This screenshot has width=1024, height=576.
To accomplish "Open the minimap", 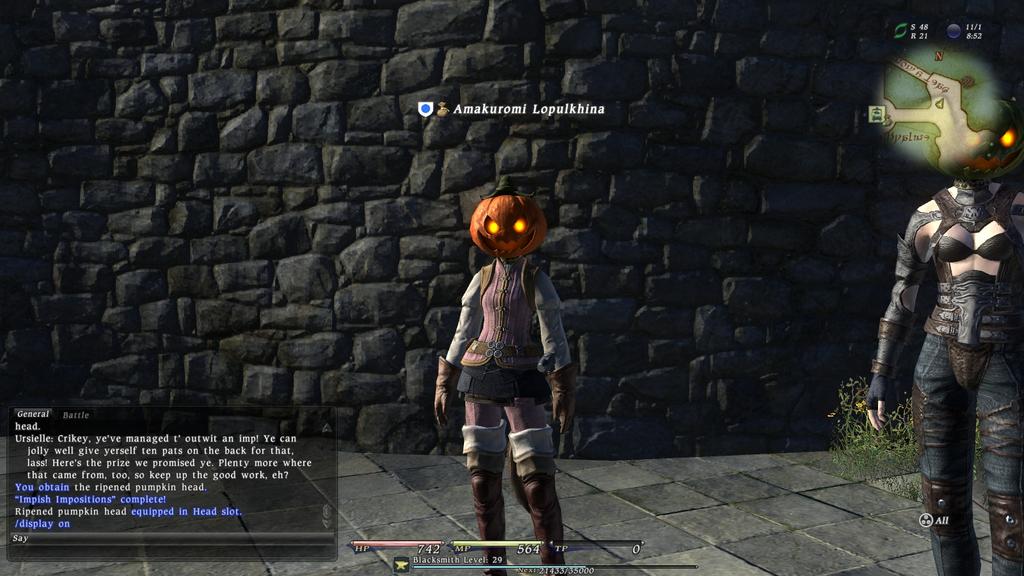I will (x=940, y=105).
